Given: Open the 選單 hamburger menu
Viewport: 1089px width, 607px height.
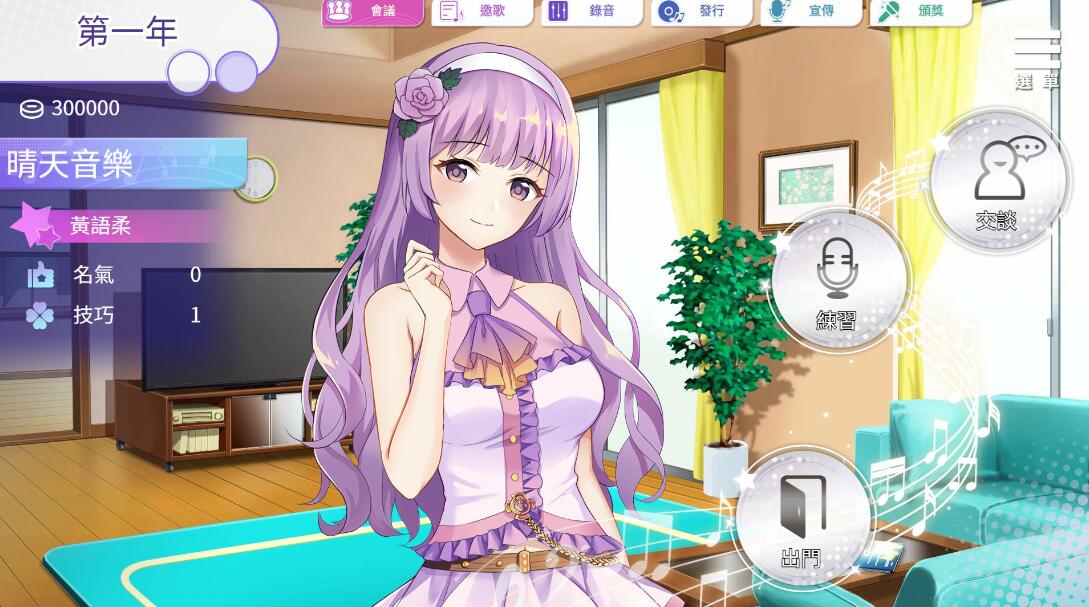Looking at the screenshot, I should pos(1037,60).
